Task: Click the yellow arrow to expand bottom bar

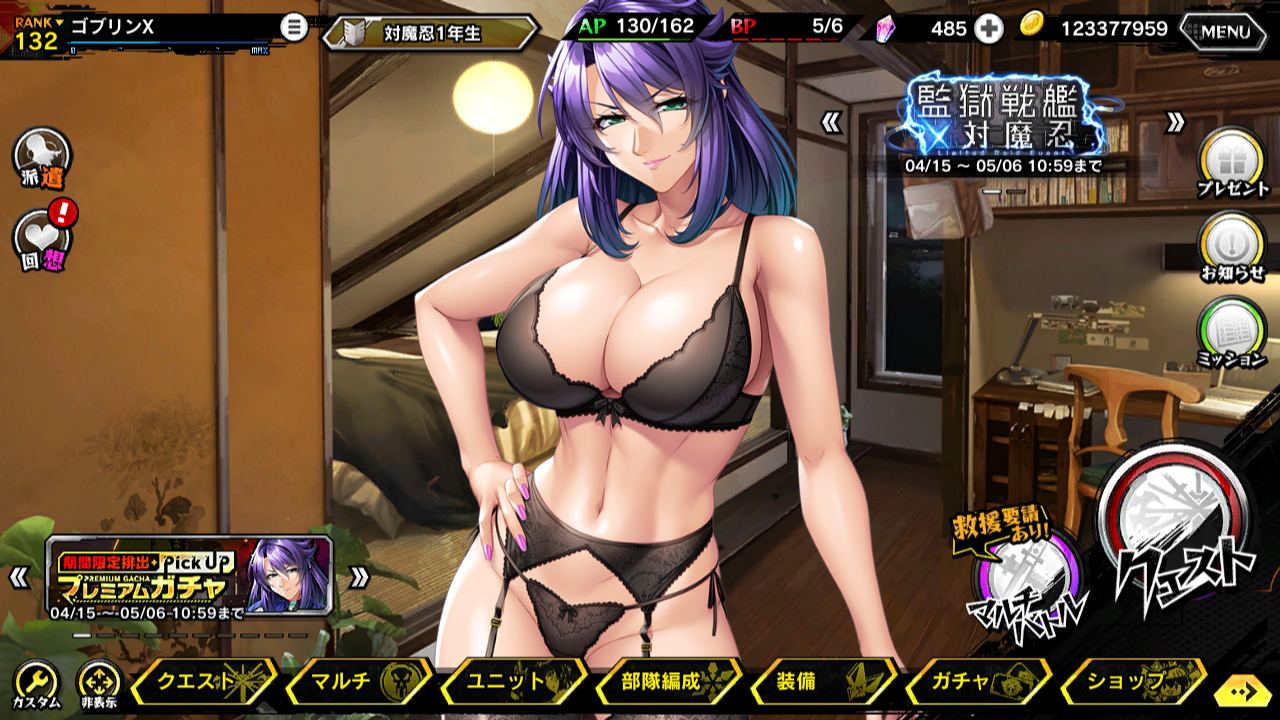Action: point(1245,691)
